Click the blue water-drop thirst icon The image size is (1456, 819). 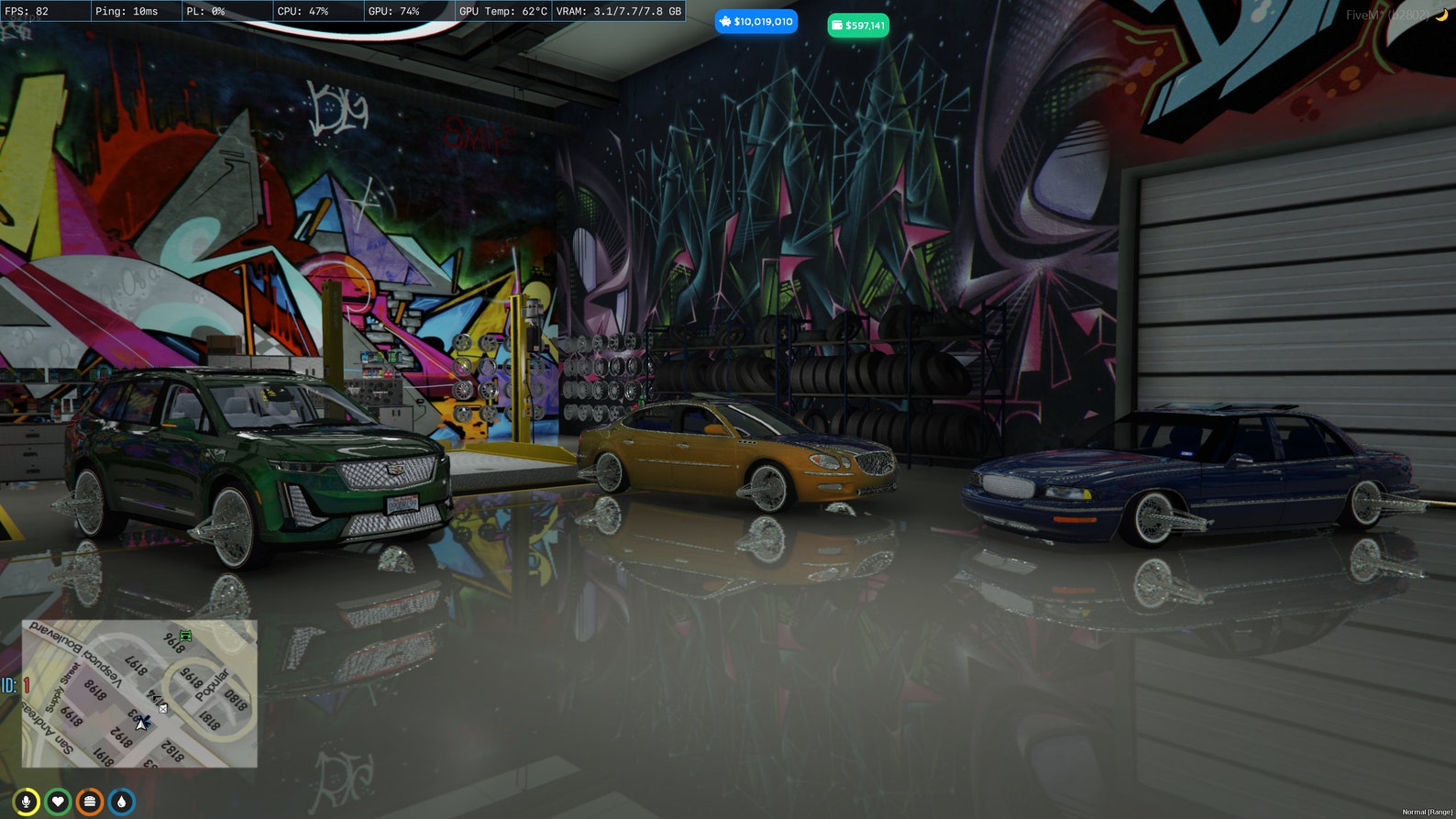122,800
